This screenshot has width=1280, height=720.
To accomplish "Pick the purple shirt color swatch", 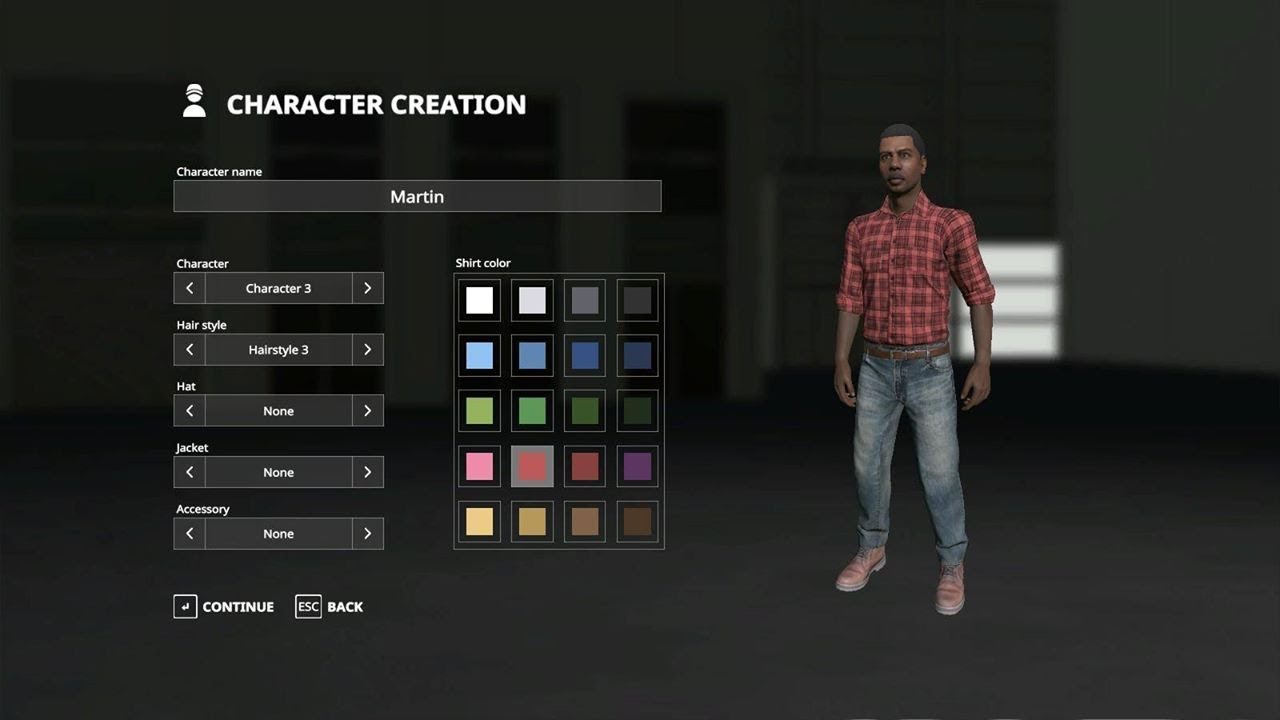I will pos(637,465).
